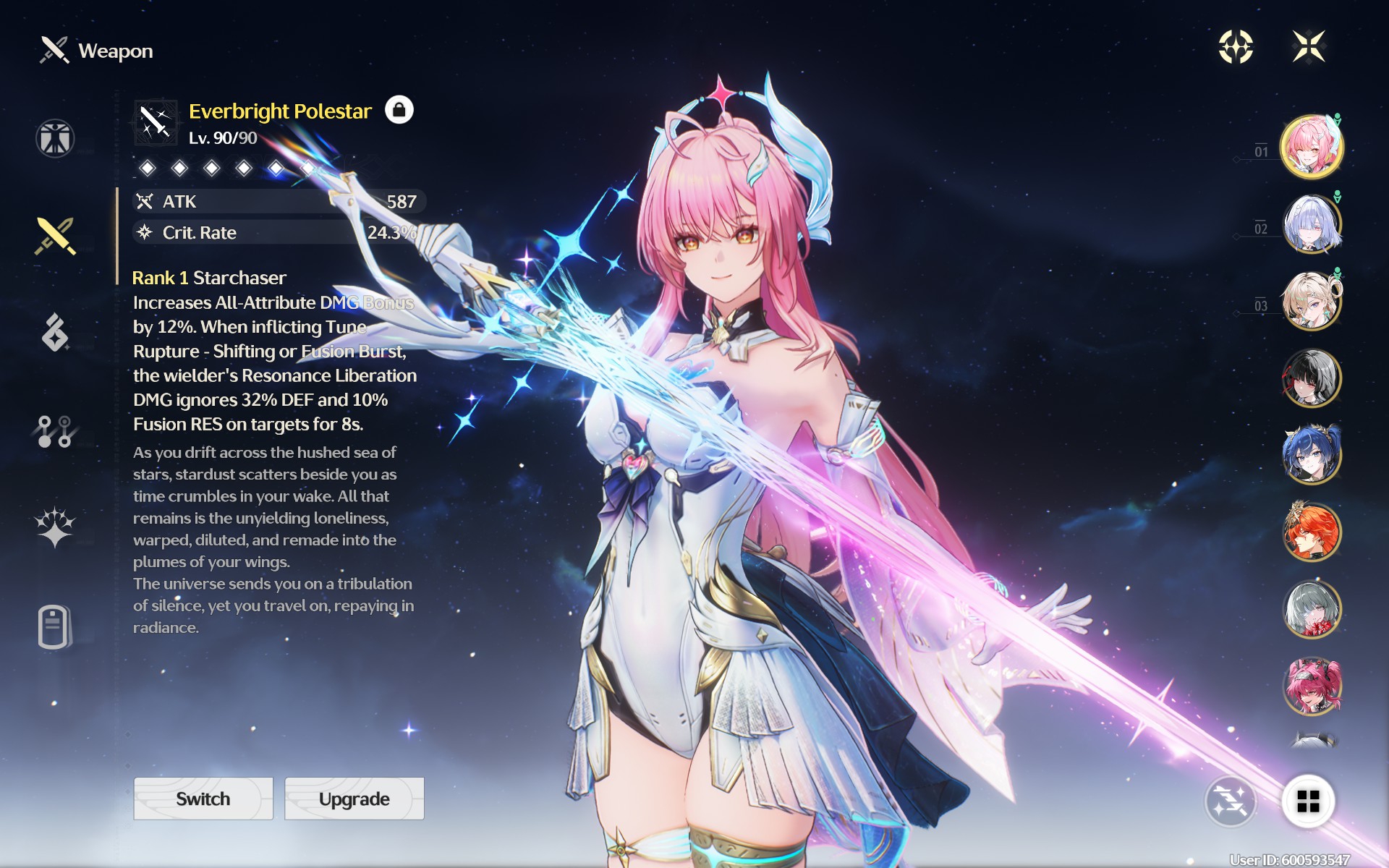Click the Switch weapon button

point(203,799)
